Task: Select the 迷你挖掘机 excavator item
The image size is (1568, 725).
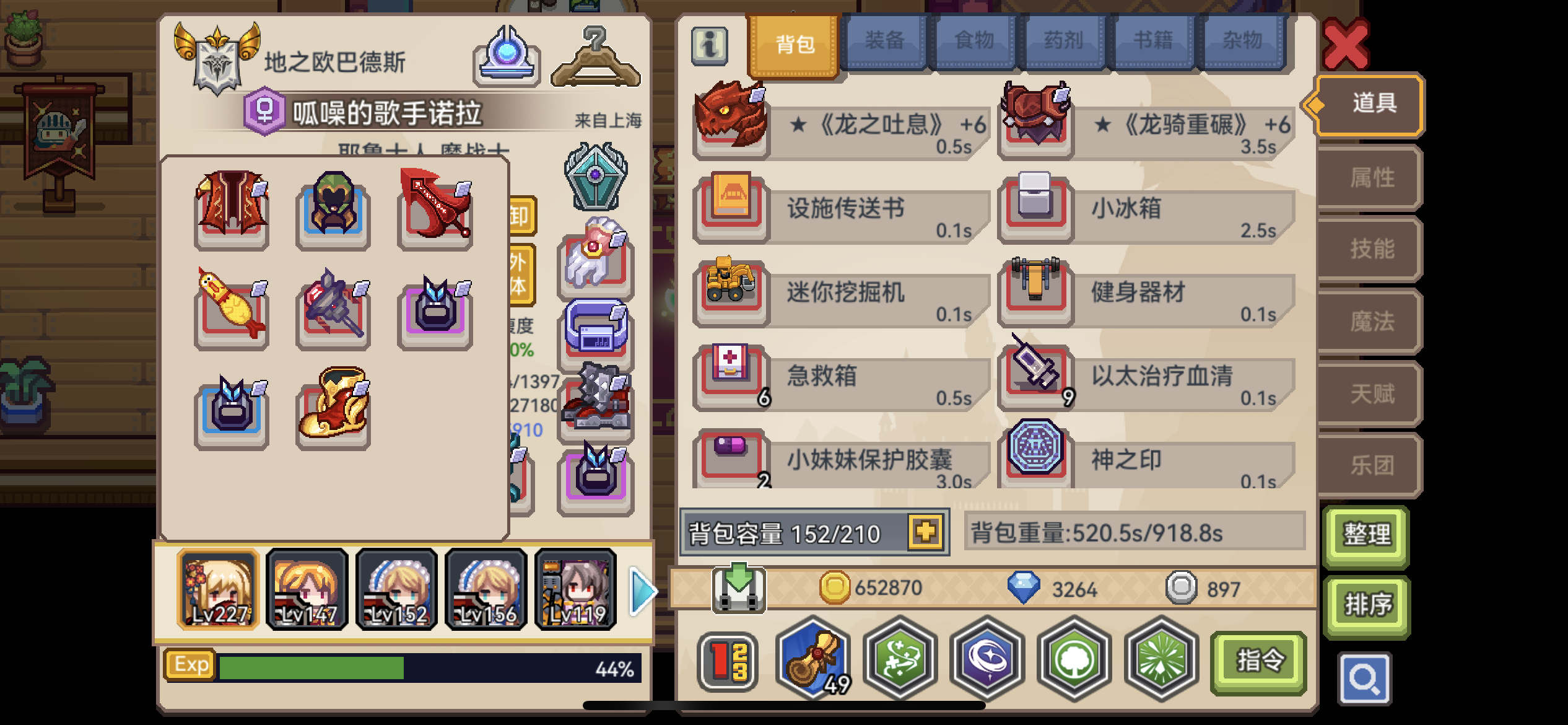Action: 731,291
